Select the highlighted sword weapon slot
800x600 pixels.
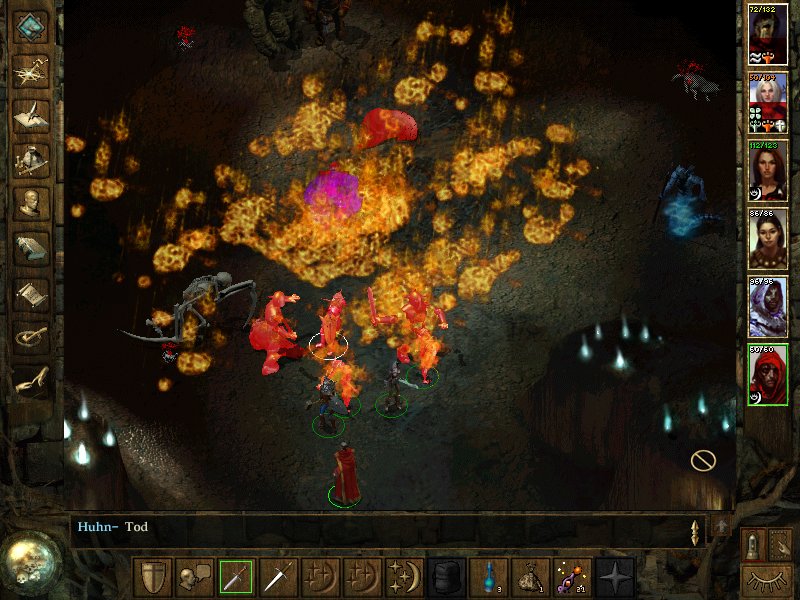236,577
